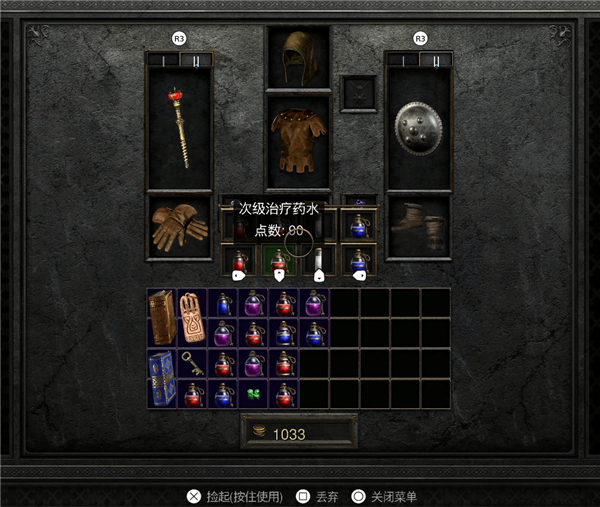Select the leather cap helmet slot
This screenshot has width=600, height=507.
(x=298, y=57)
